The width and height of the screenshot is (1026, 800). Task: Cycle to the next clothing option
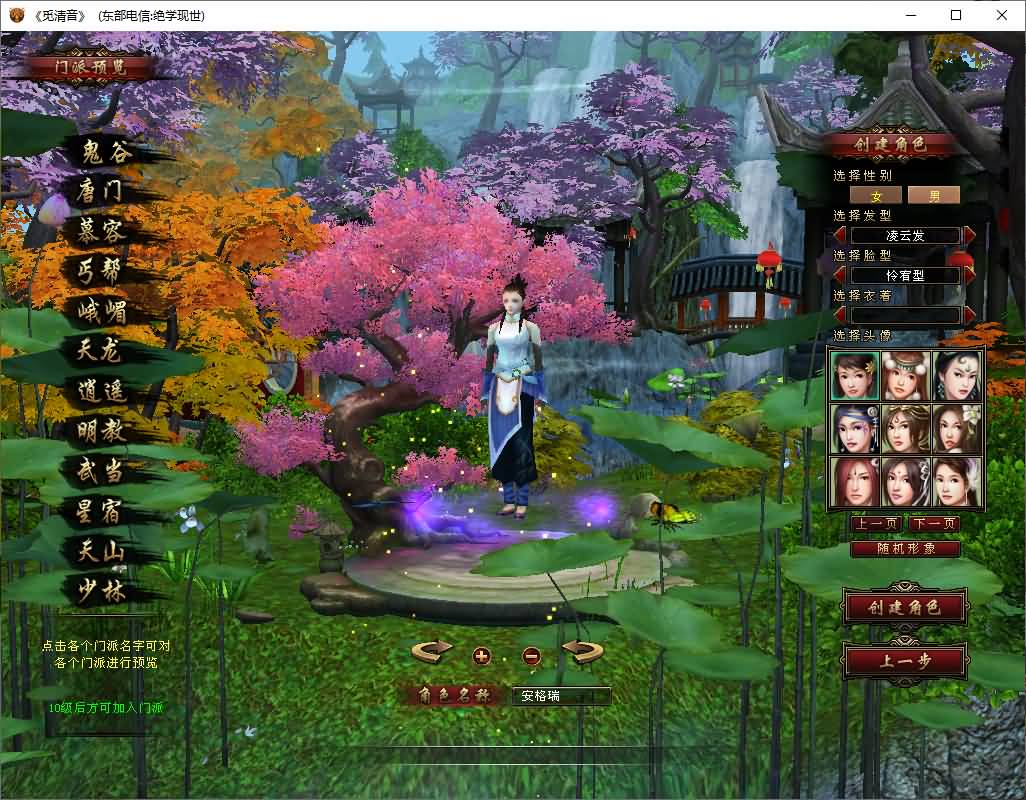click(968, 315)
